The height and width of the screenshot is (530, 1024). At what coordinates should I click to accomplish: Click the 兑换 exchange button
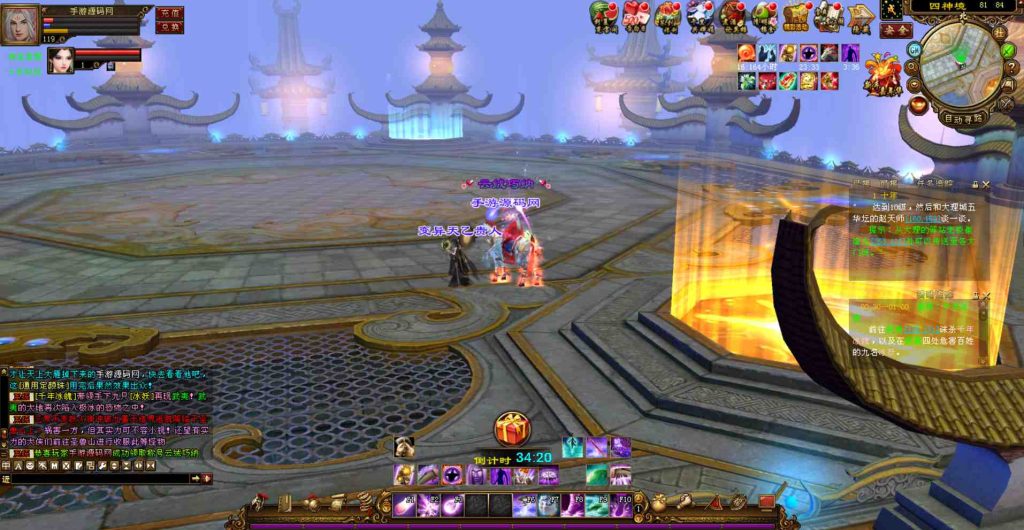click(x=170, y=28)
